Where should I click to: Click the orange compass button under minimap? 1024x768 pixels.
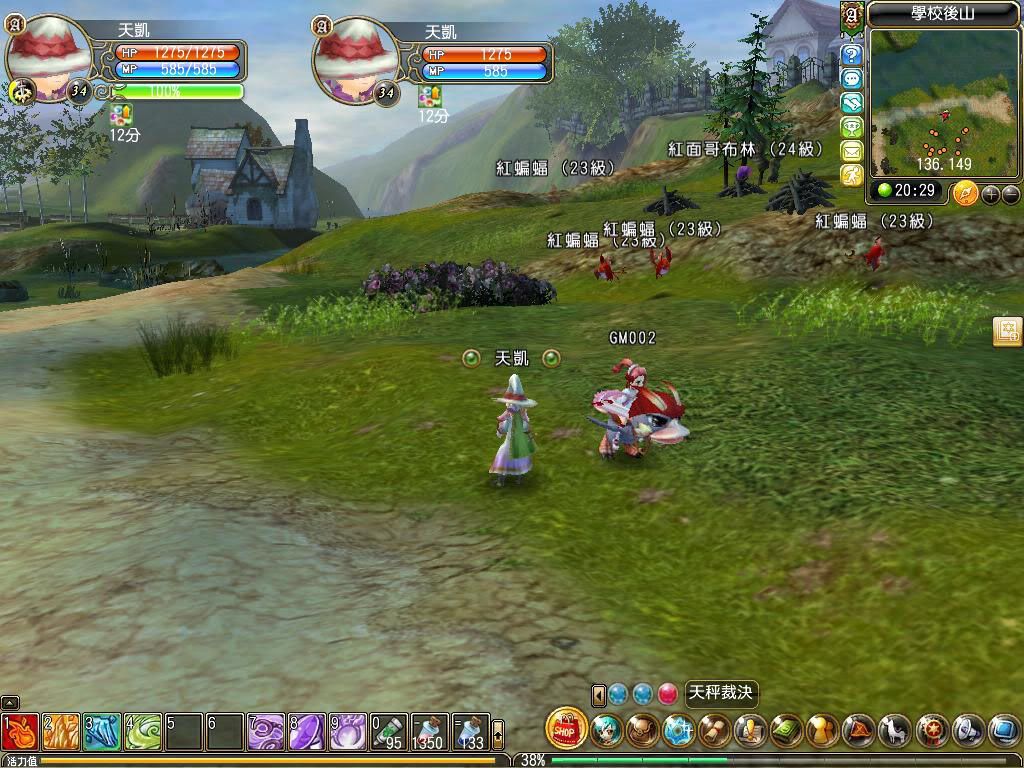[x=965, y=192]
